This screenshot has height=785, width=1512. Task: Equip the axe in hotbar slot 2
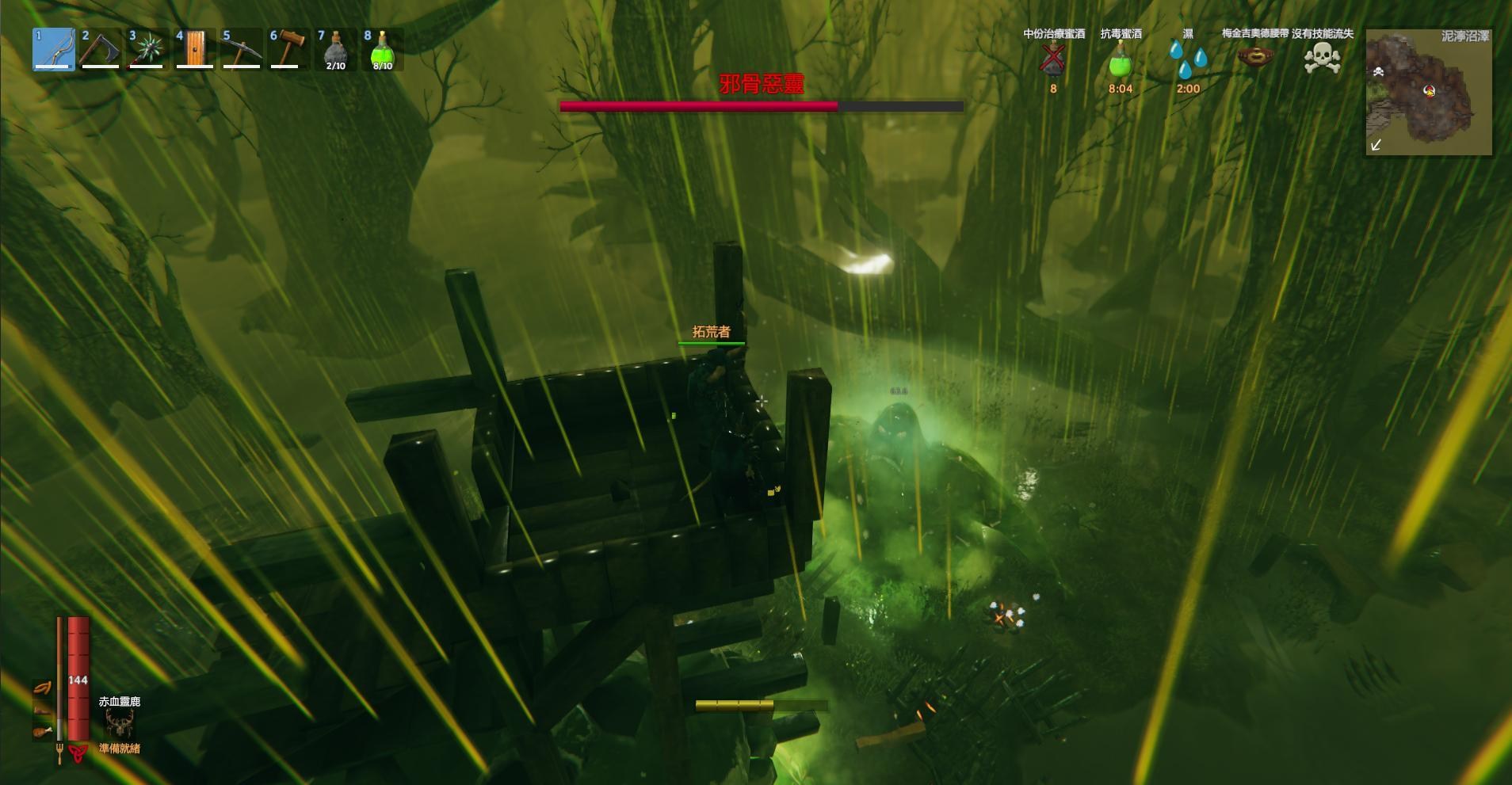click(101, 49)
